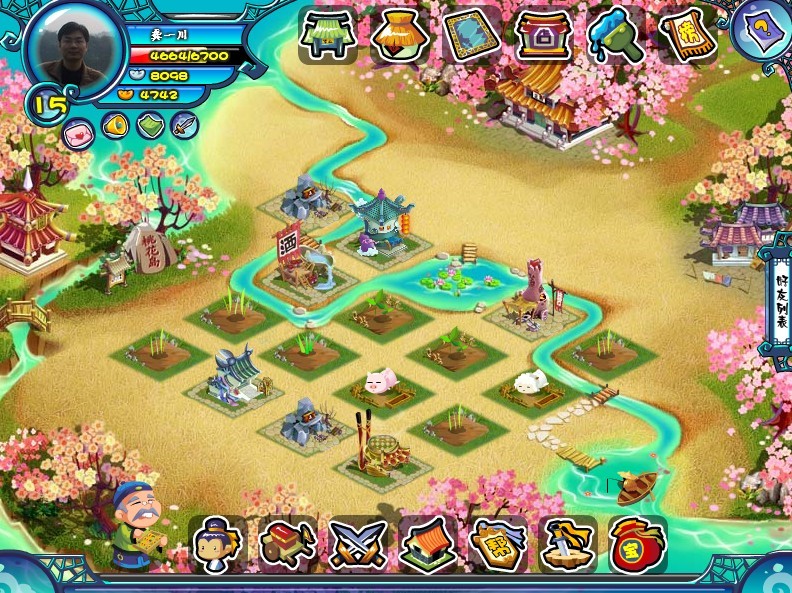Select the sword in stone icon
The width and height of the screenshot is (792, 593).
pos(568,544)
